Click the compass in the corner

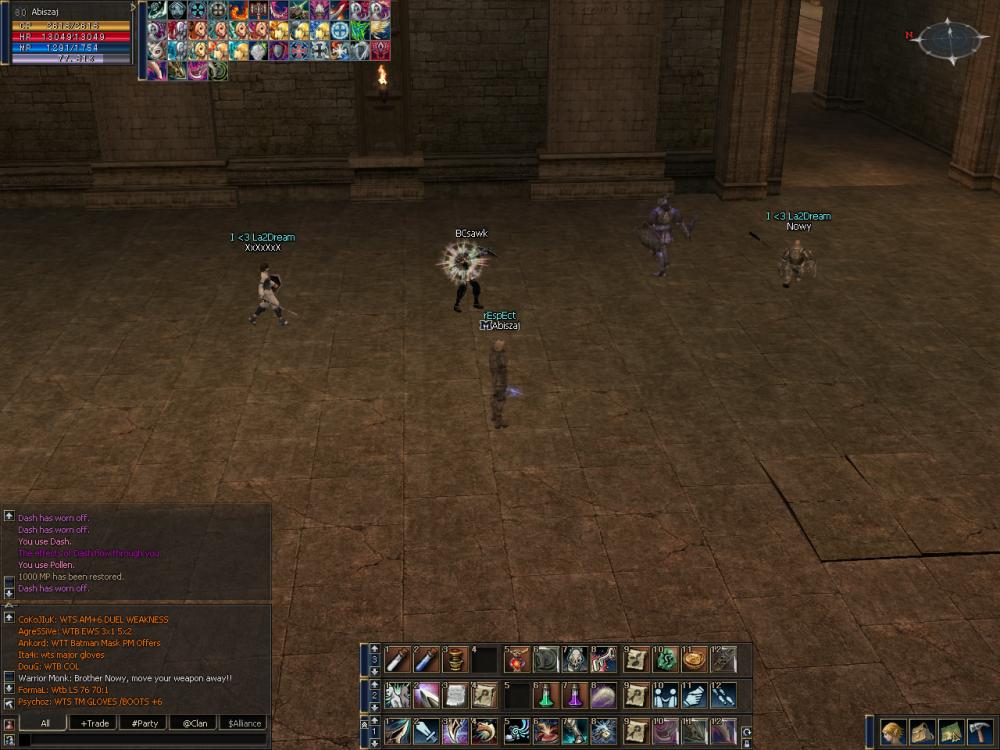(952, 41)
